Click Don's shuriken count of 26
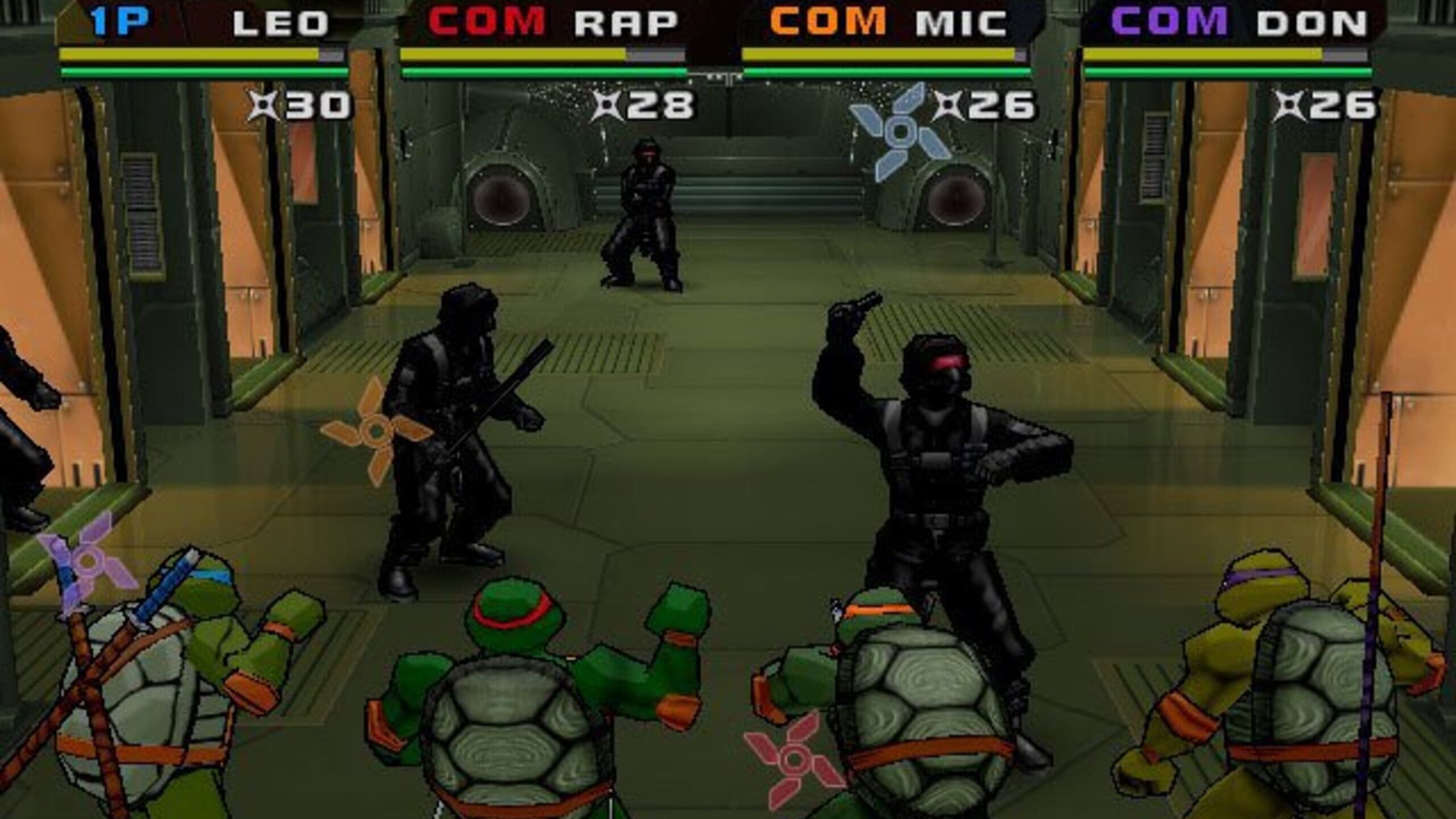The height and width of the screenshot is (819, 1456). 1342,105
